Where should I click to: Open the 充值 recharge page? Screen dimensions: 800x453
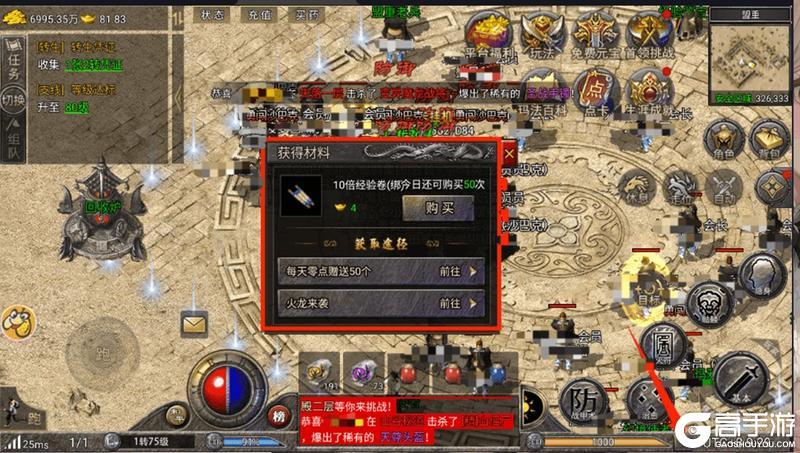tap(259, 16)
